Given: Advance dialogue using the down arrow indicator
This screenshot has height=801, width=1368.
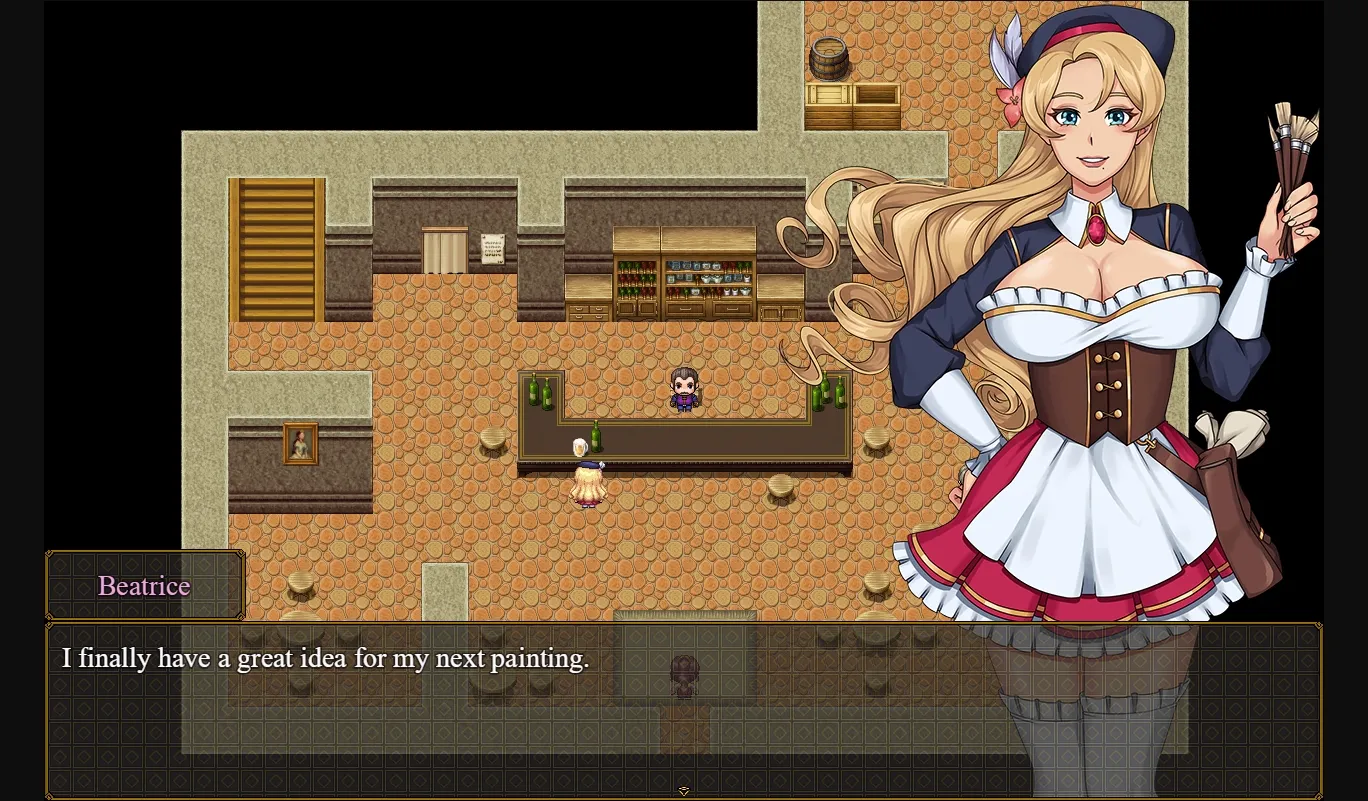Looking at the screenshot, I should [684, 788].
